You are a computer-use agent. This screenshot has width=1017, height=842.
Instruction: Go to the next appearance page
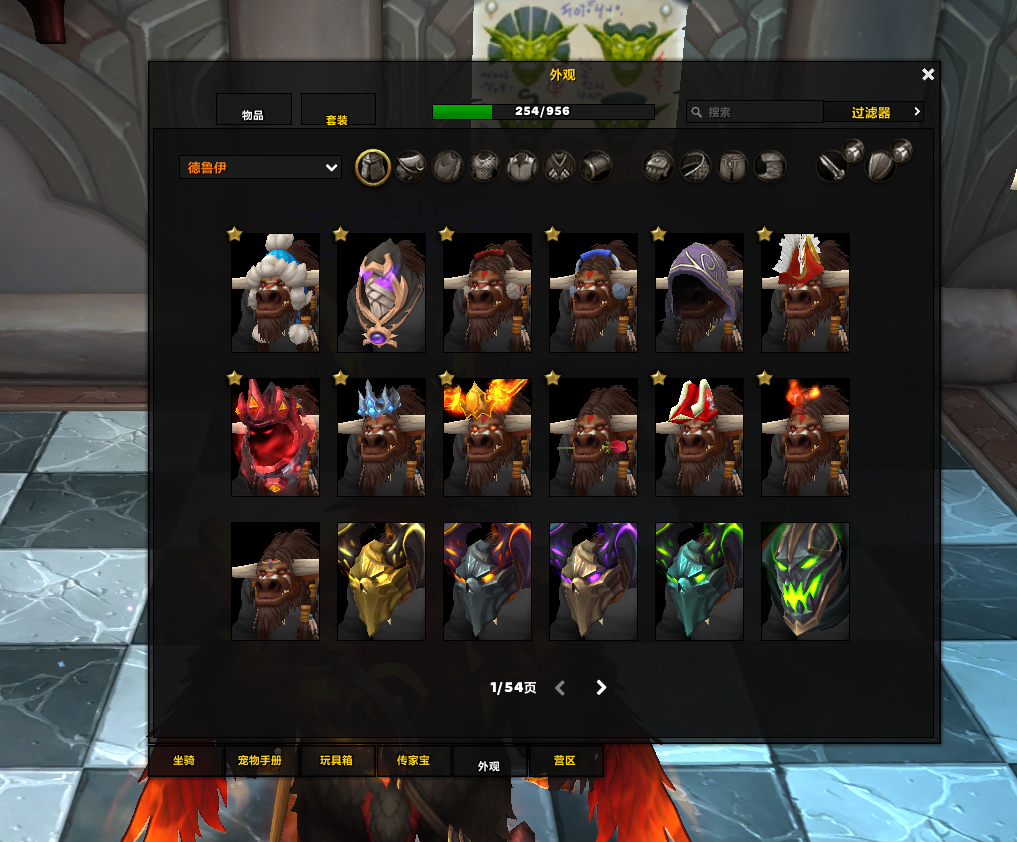click(x=601, y=688)
